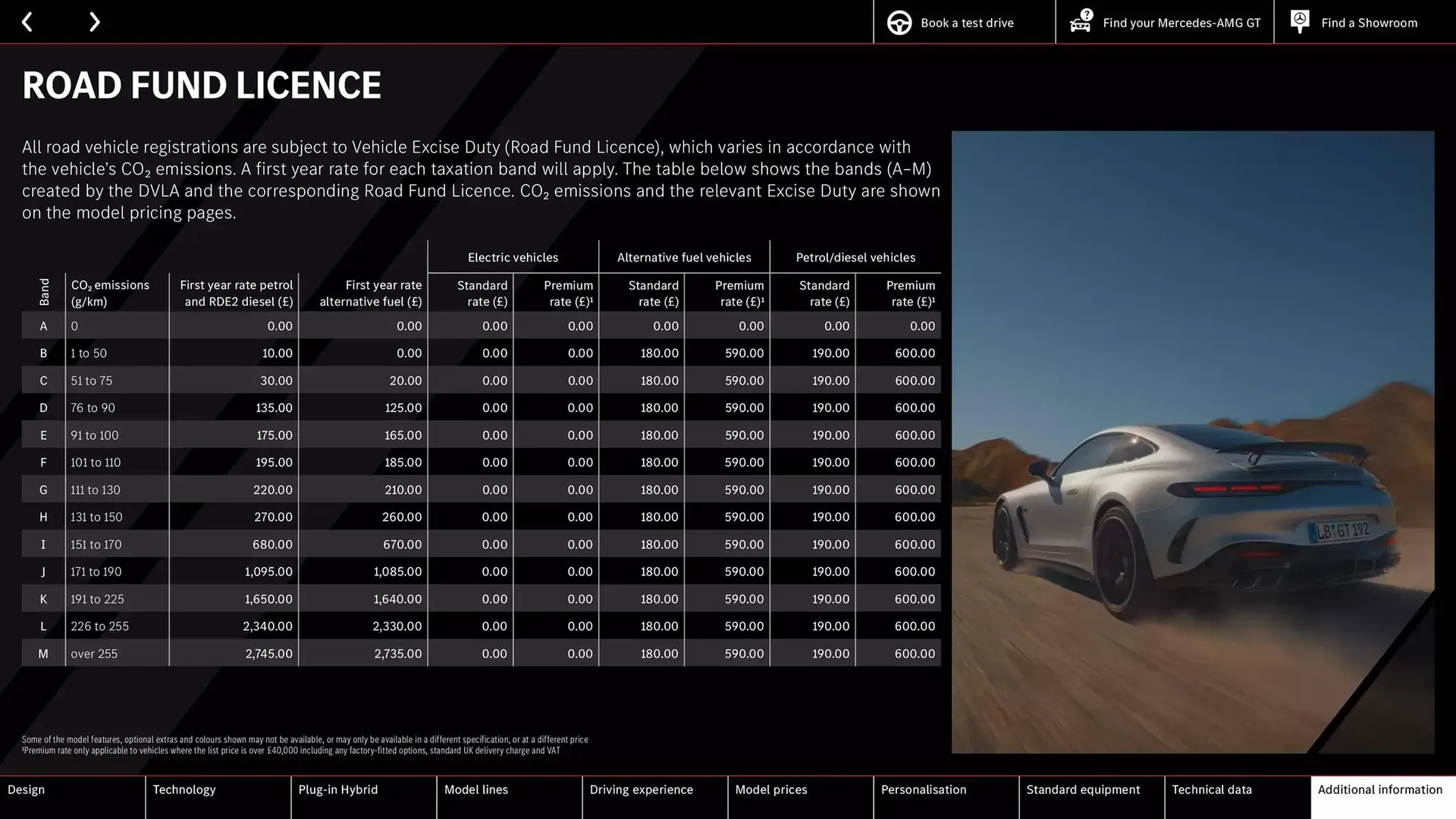Switch to the Personalisation tab
Screen dimensions: 1456x819
click(x=946, y=796)
